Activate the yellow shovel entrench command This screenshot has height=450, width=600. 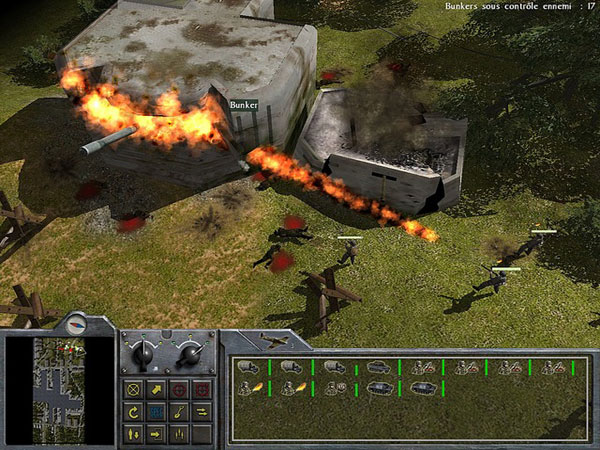(180, 410)
